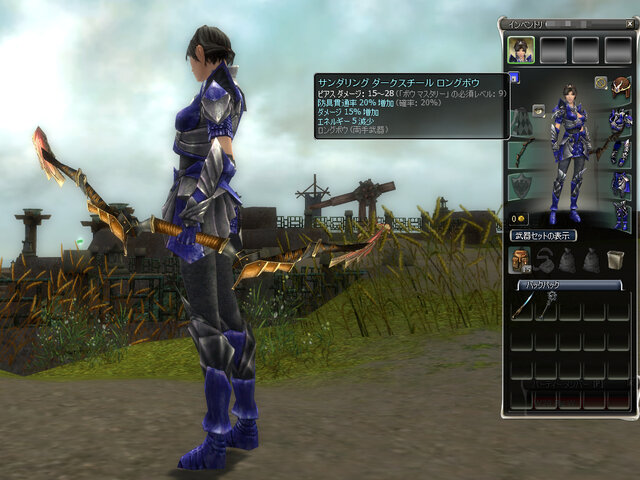Close the inventory window
Screen dimensions: 640x480
point(629,22)
